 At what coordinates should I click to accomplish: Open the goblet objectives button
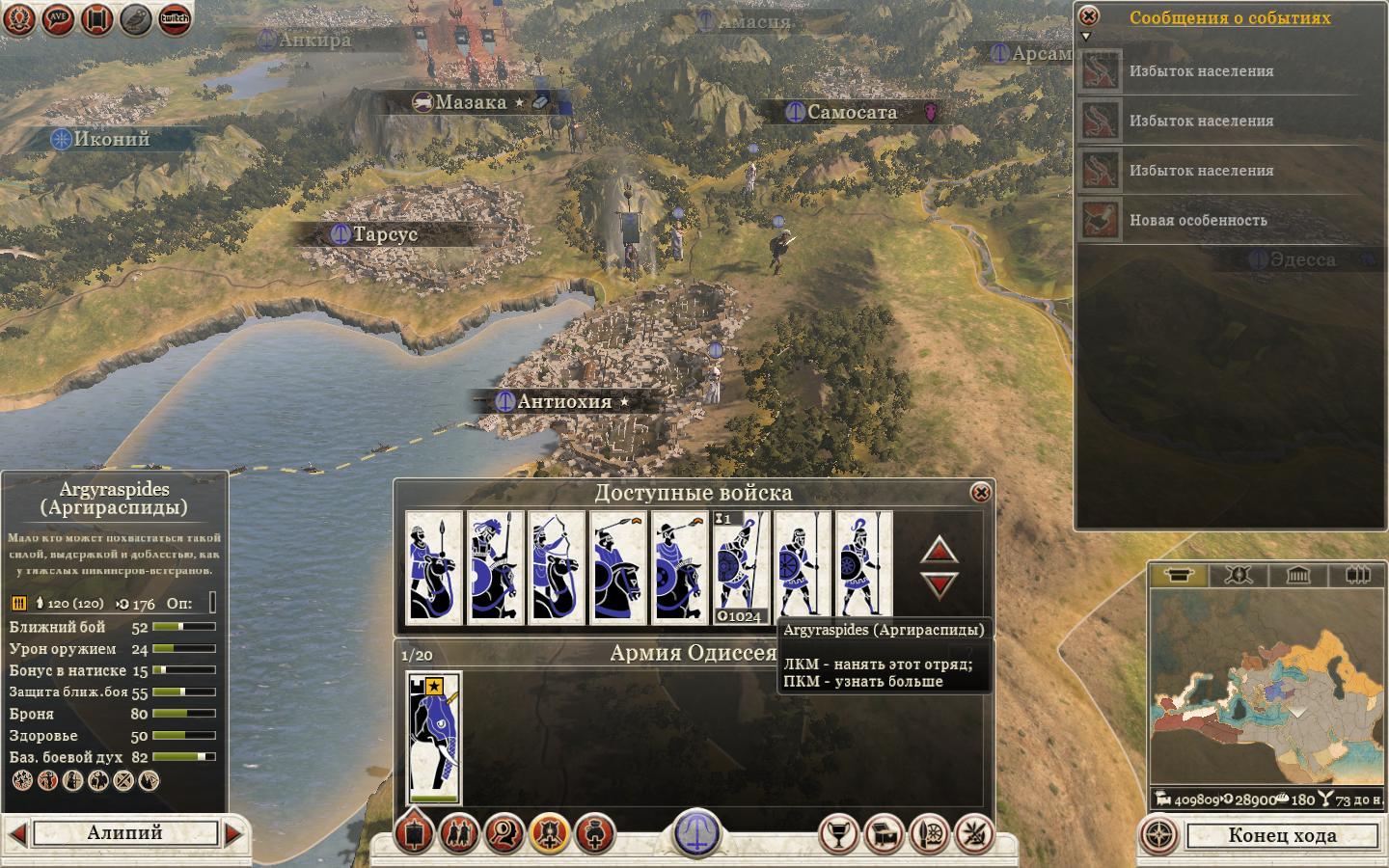pyautogui.click(x=838, y=834)
